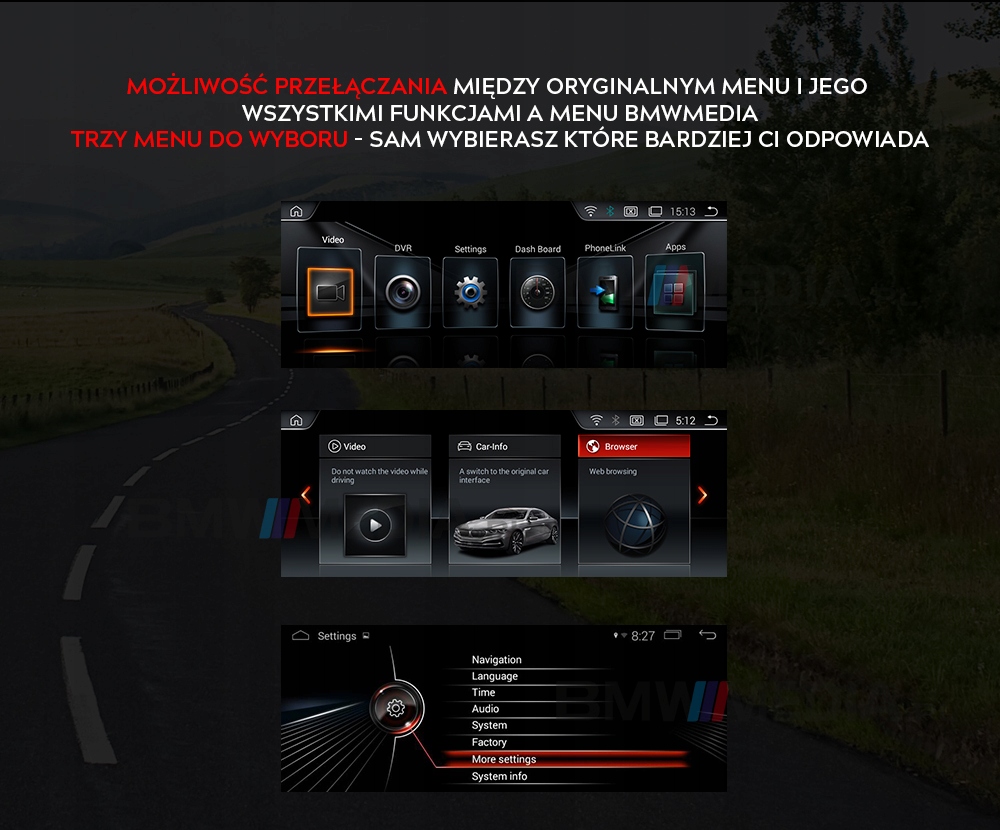1000x830 pixels.
Task: Launch the PhoneLink tile
Action: [x=605, y=292]
